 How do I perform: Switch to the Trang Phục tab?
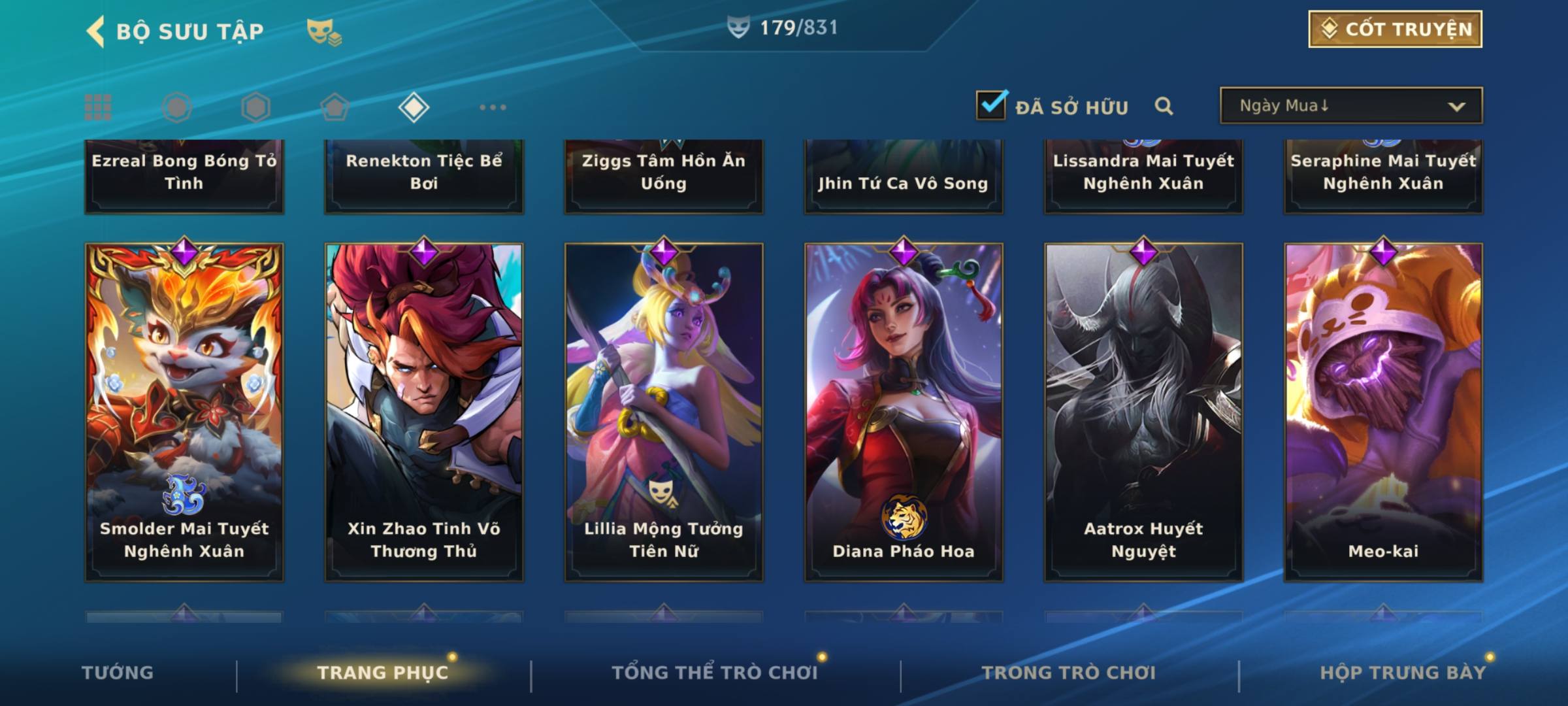pyautogui.click(x=383, y=673)
